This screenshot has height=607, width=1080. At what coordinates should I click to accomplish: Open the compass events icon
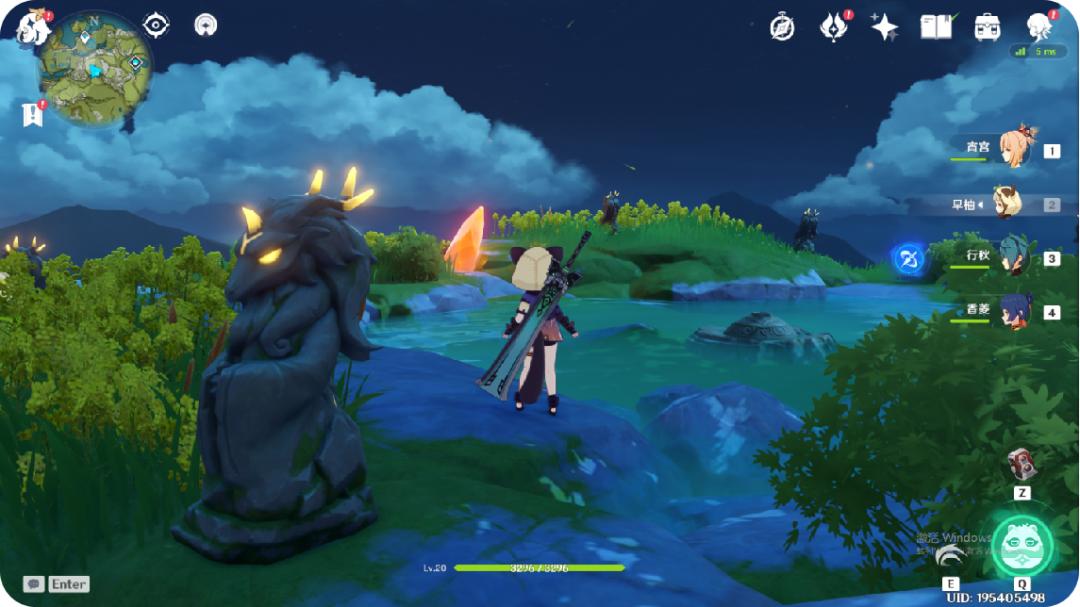(782, 27)
